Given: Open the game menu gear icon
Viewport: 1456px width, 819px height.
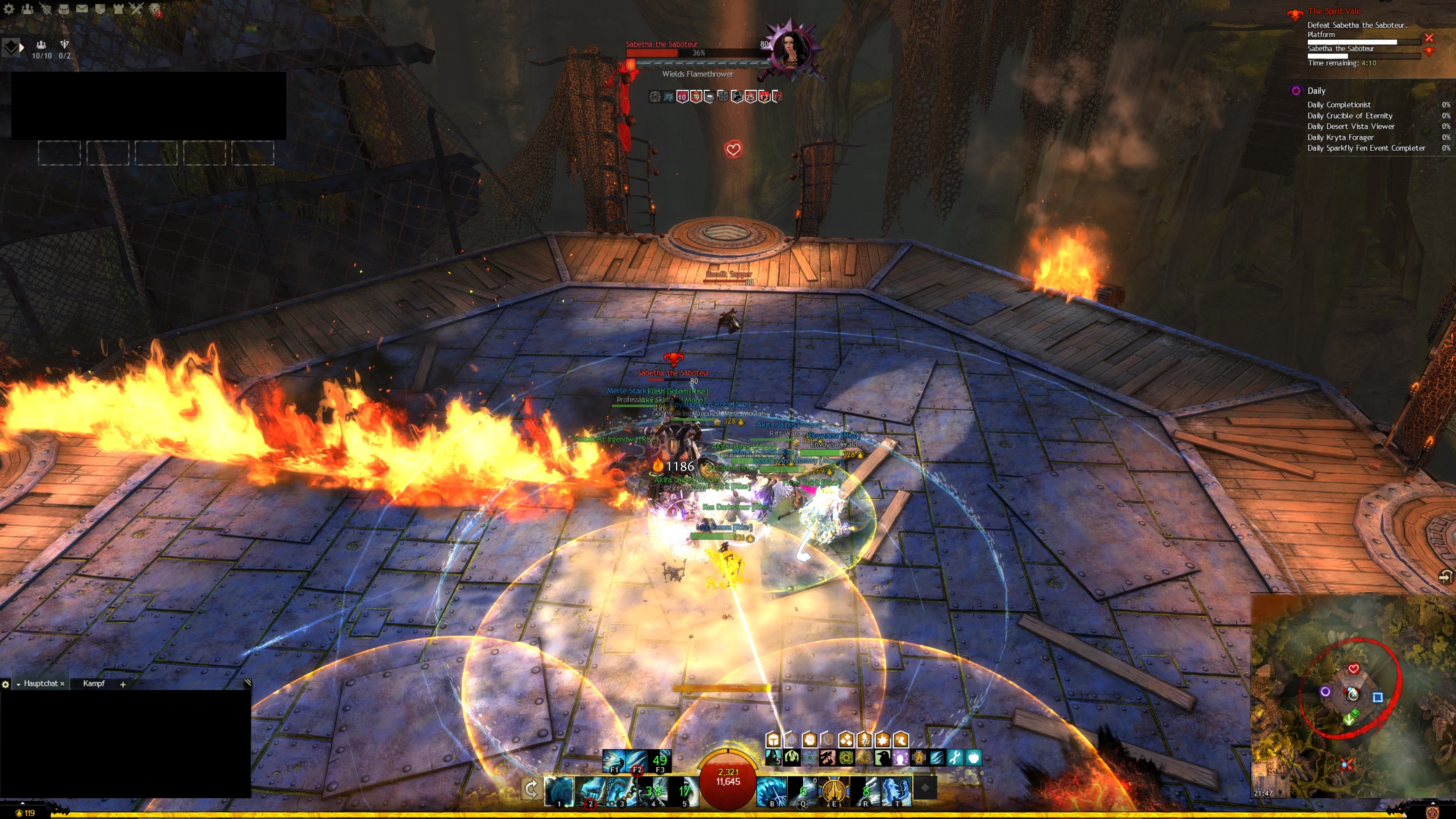Looking at the screenshot, I should (x=9, y=9).
